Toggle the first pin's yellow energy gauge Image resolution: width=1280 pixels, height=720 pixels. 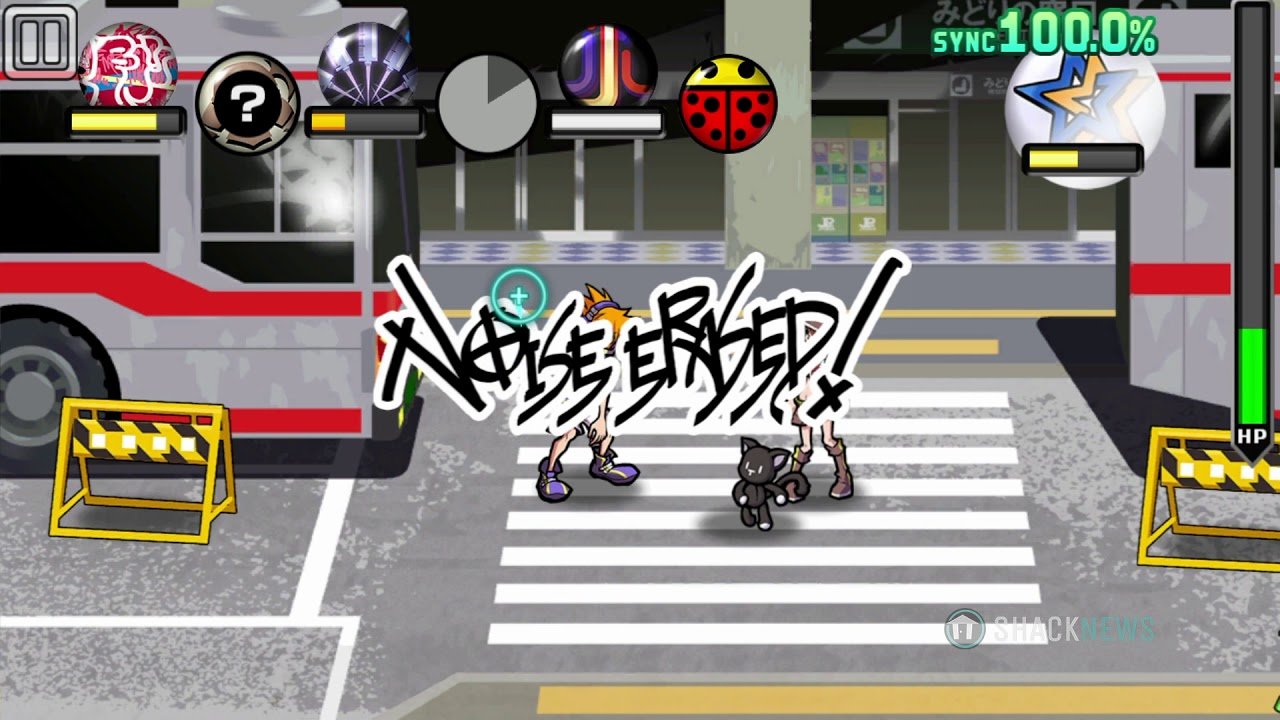point(123,122)
